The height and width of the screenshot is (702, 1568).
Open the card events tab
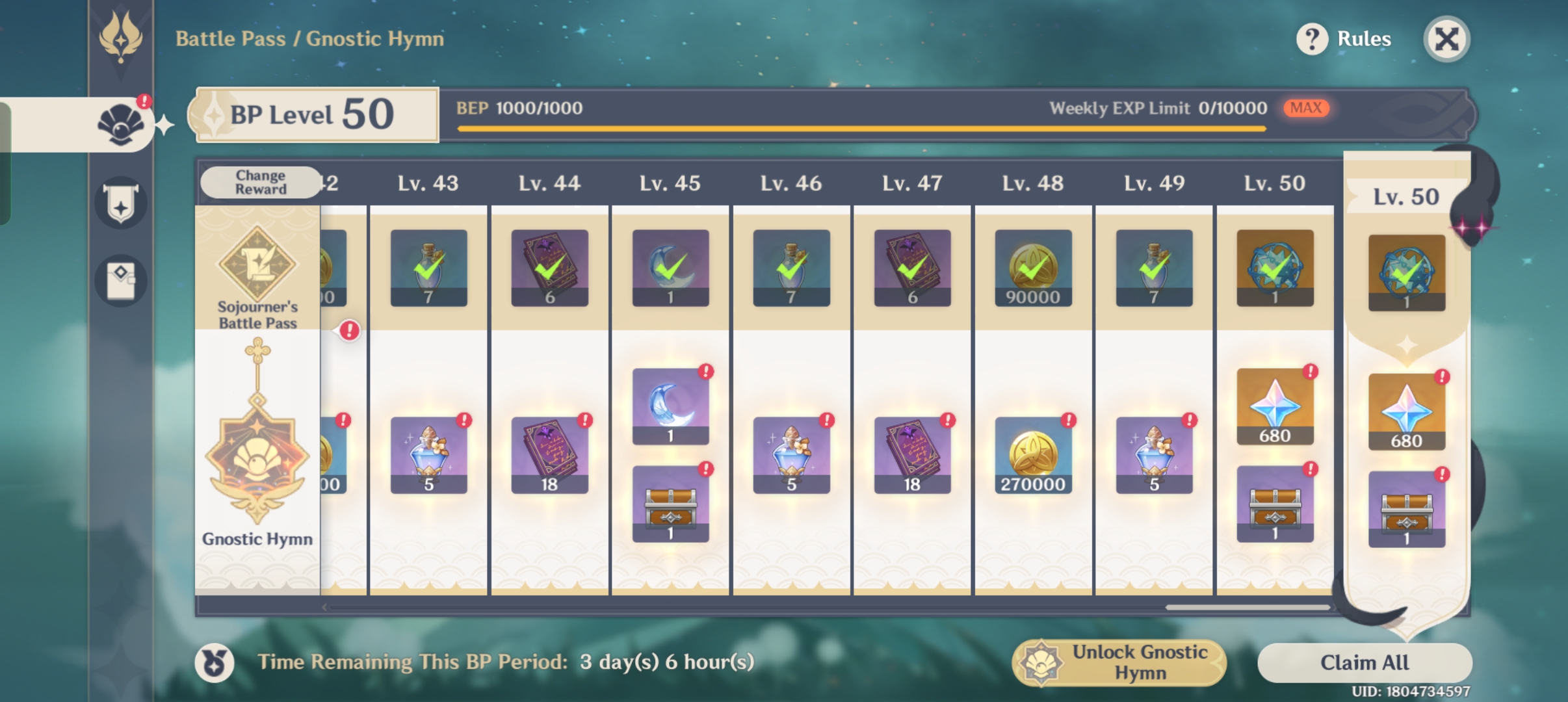click(121, 281)
